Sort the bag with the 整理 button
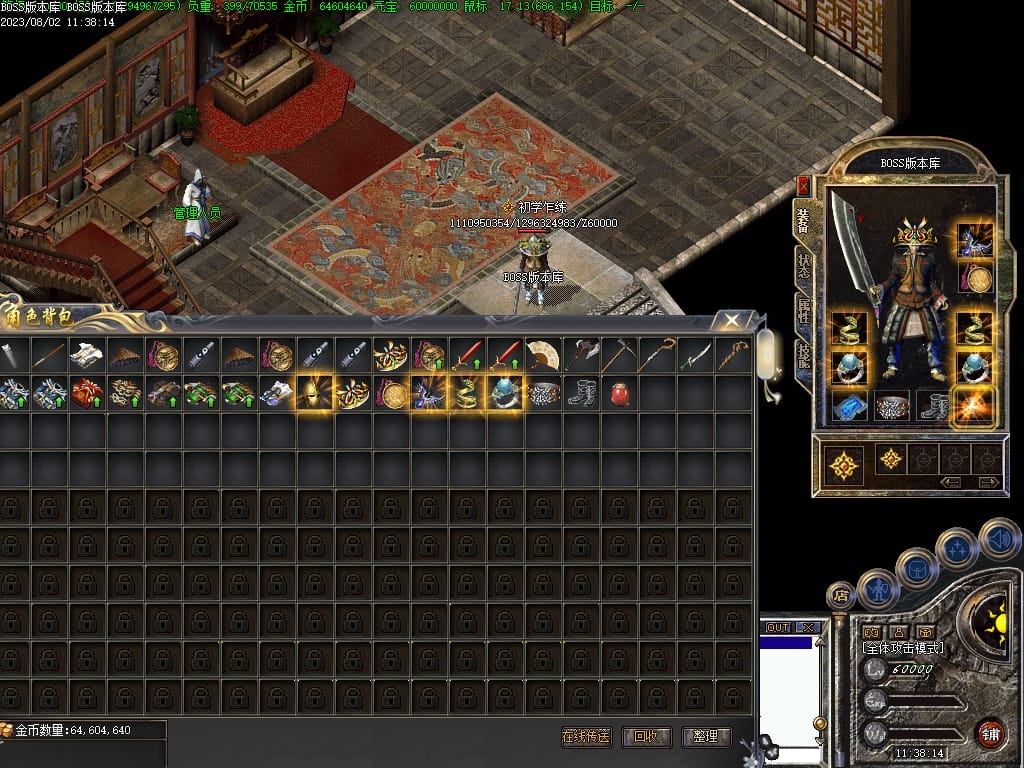Viewport: 1024px width, 768px height. tap(705, 737)
